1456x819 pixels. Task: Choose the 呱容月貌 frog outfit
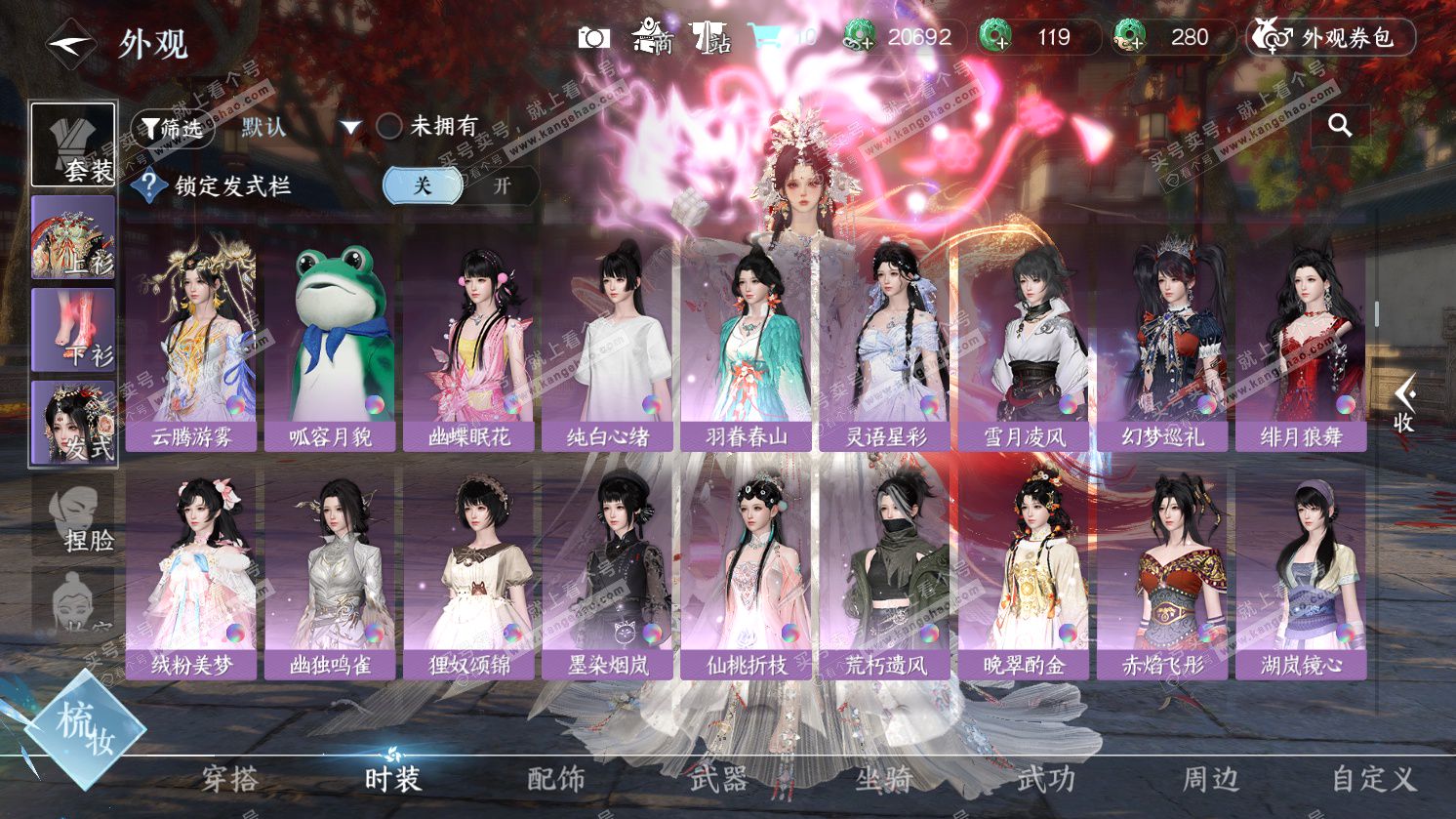pyautogui.click(x=330, y=347)
